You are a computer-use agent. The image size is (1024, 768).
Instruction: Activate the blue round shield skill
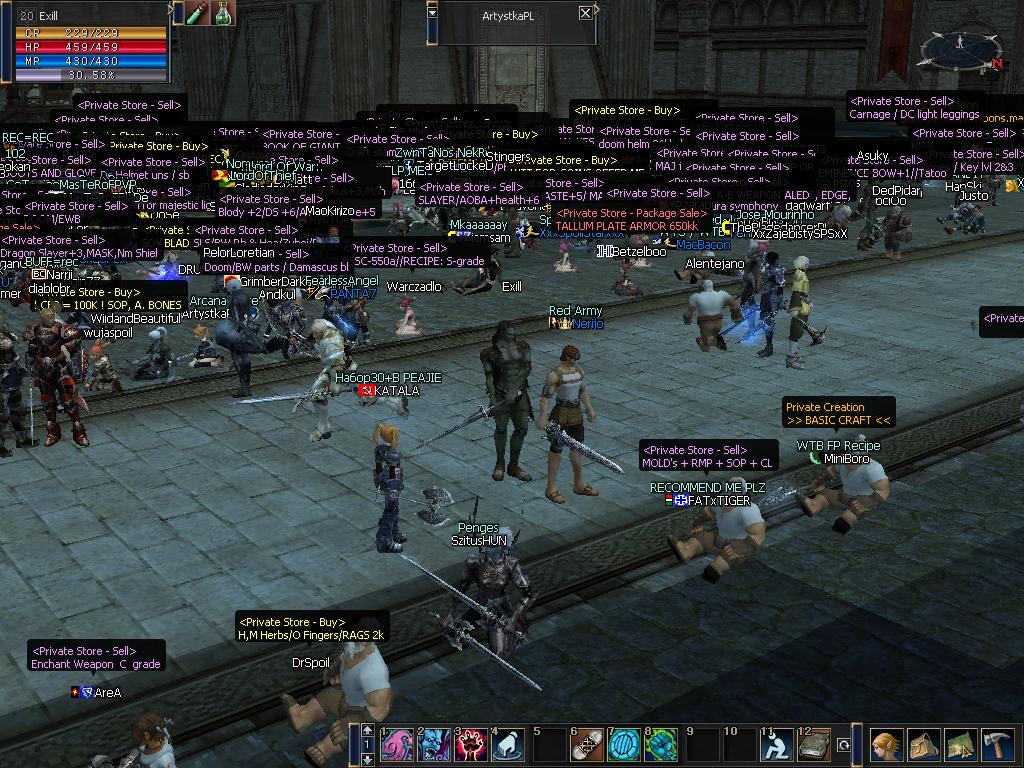[624, 745]
